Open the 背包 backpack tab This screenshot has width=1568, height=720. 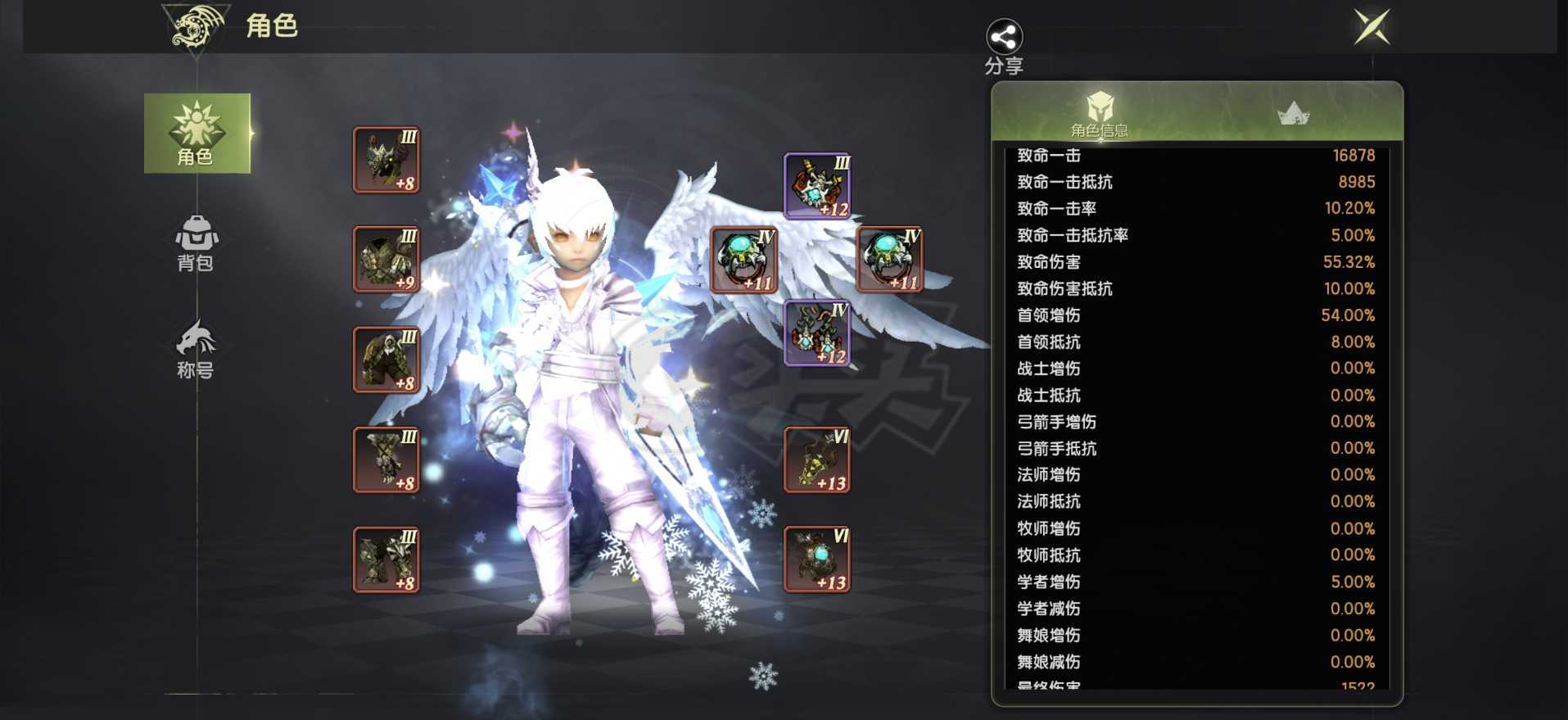click(x=196, y=243)
